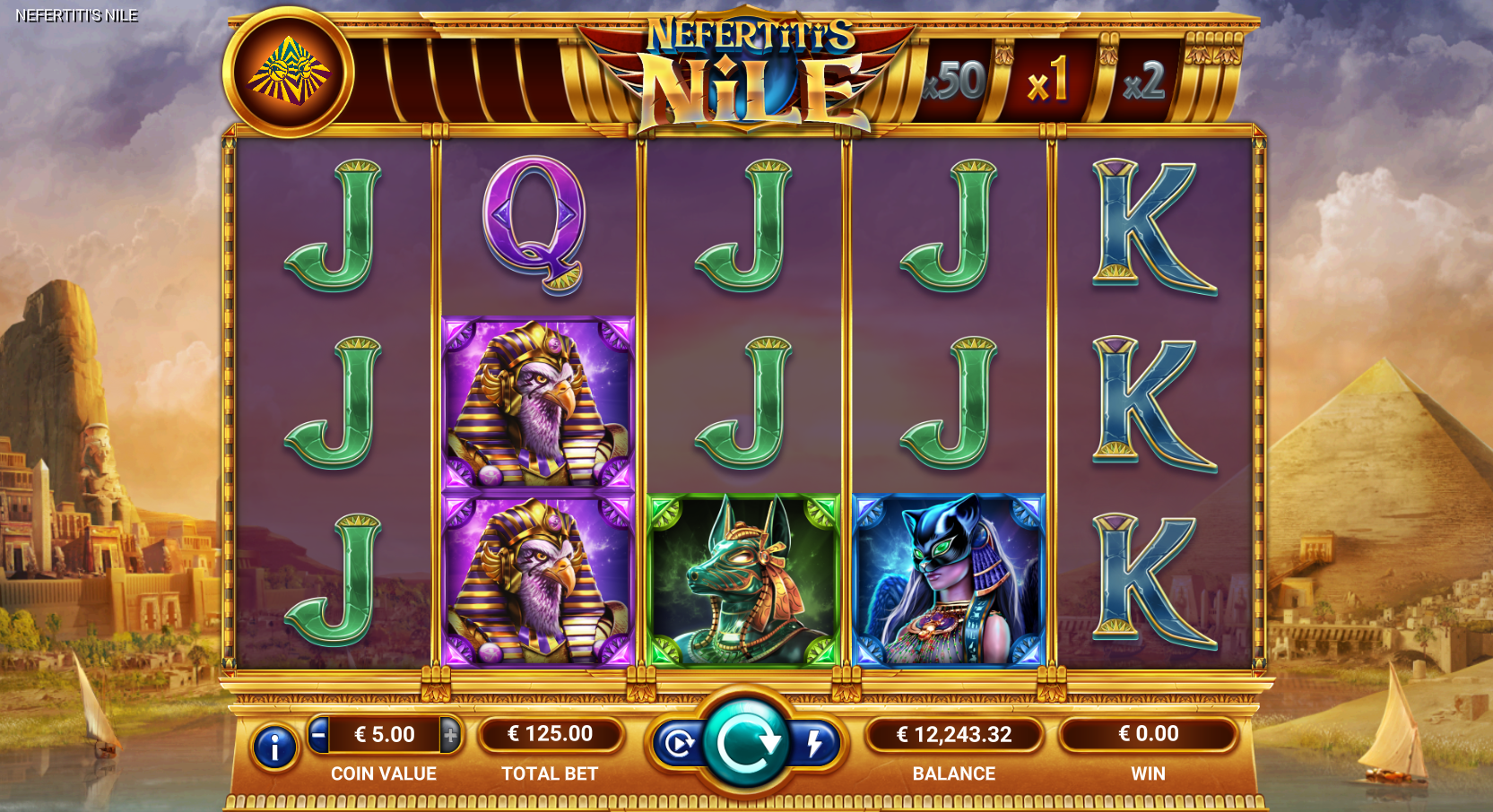Decrease the coin value

click(x=318, y=735)
